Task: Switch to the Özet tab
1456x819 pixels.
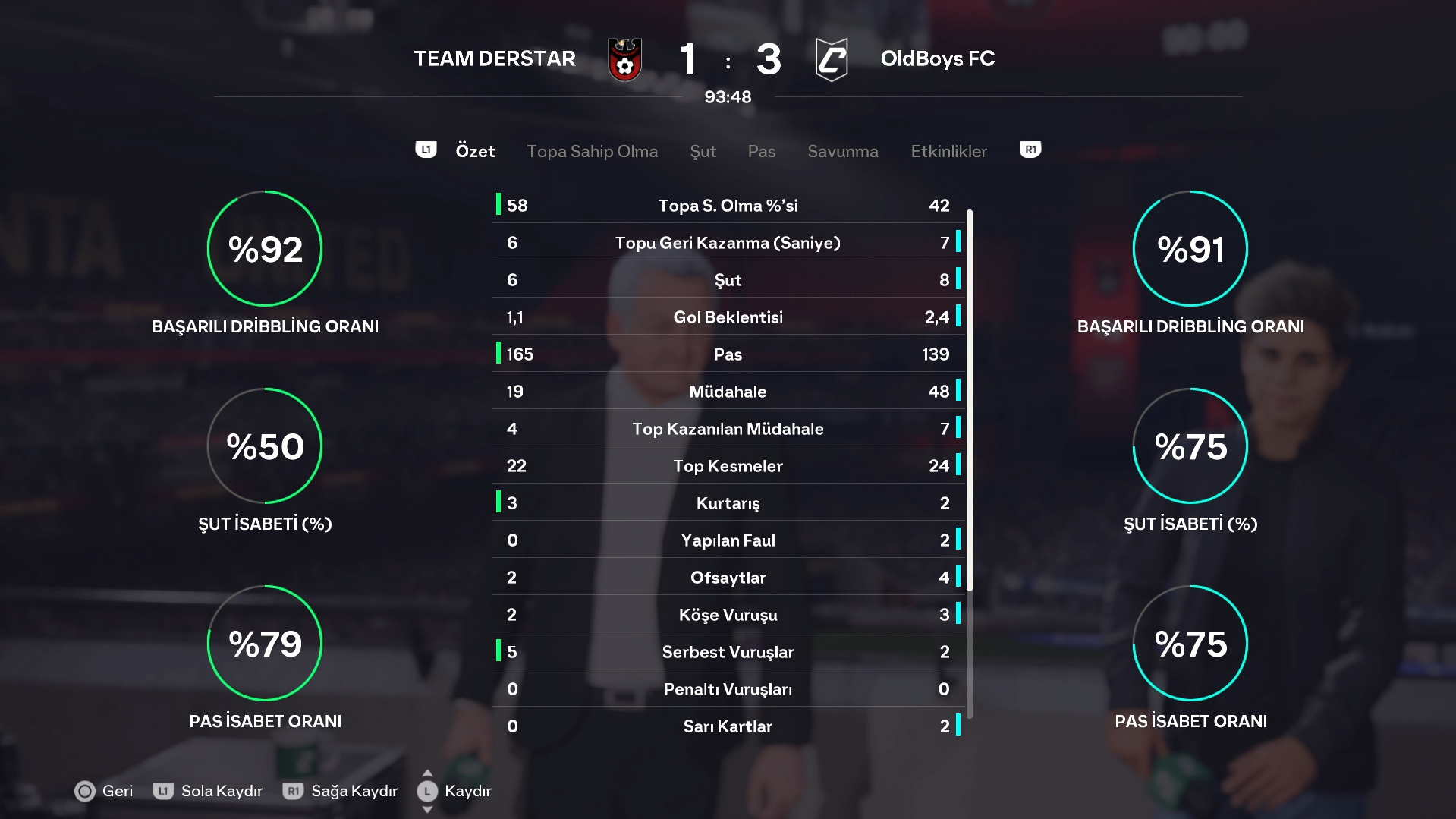Action: (x=475, y=151)
